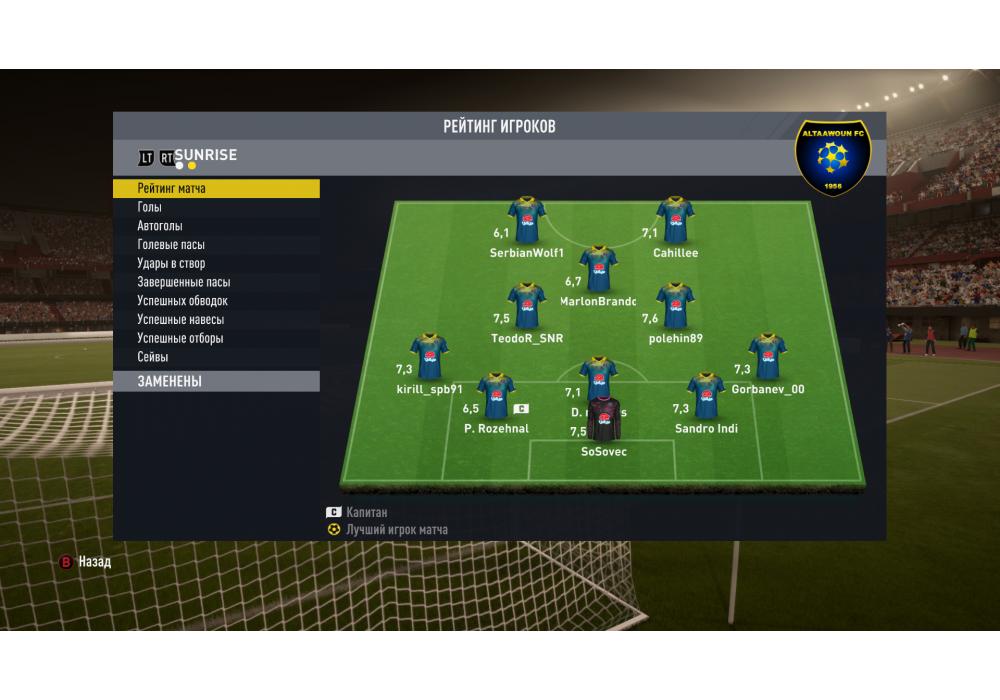
Task: Choose Gorbanev_00's player shirt
Action: 767,357
